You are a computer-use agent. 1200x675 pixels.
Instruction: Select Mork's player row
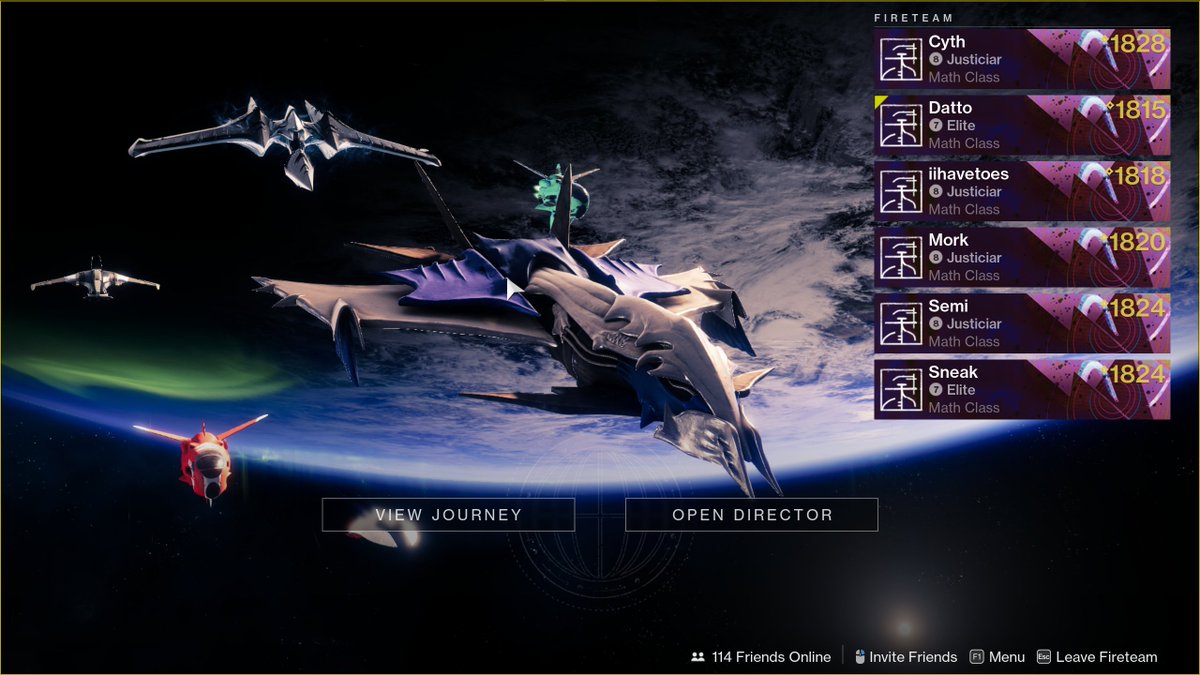1021,257
